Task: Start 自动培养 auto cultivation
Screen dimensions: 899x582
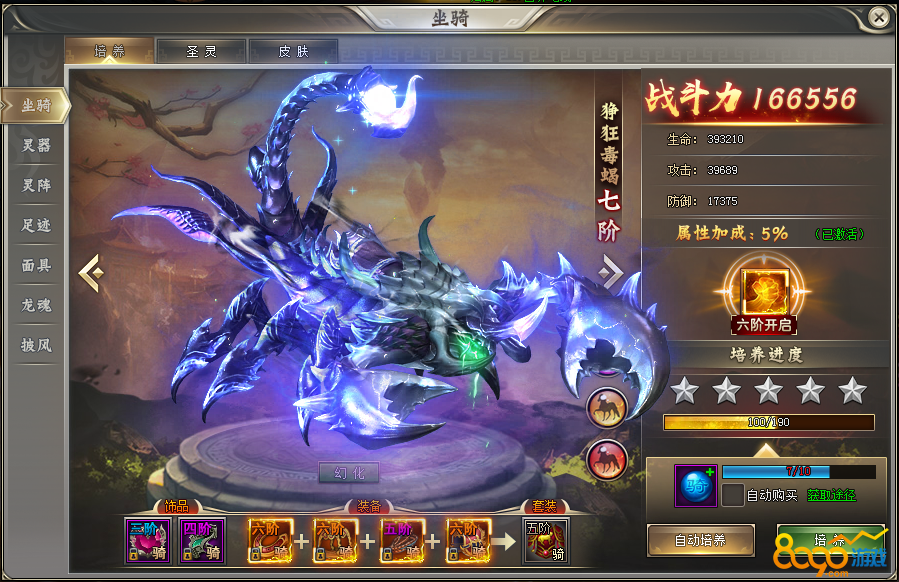Action: pos(700,540)
